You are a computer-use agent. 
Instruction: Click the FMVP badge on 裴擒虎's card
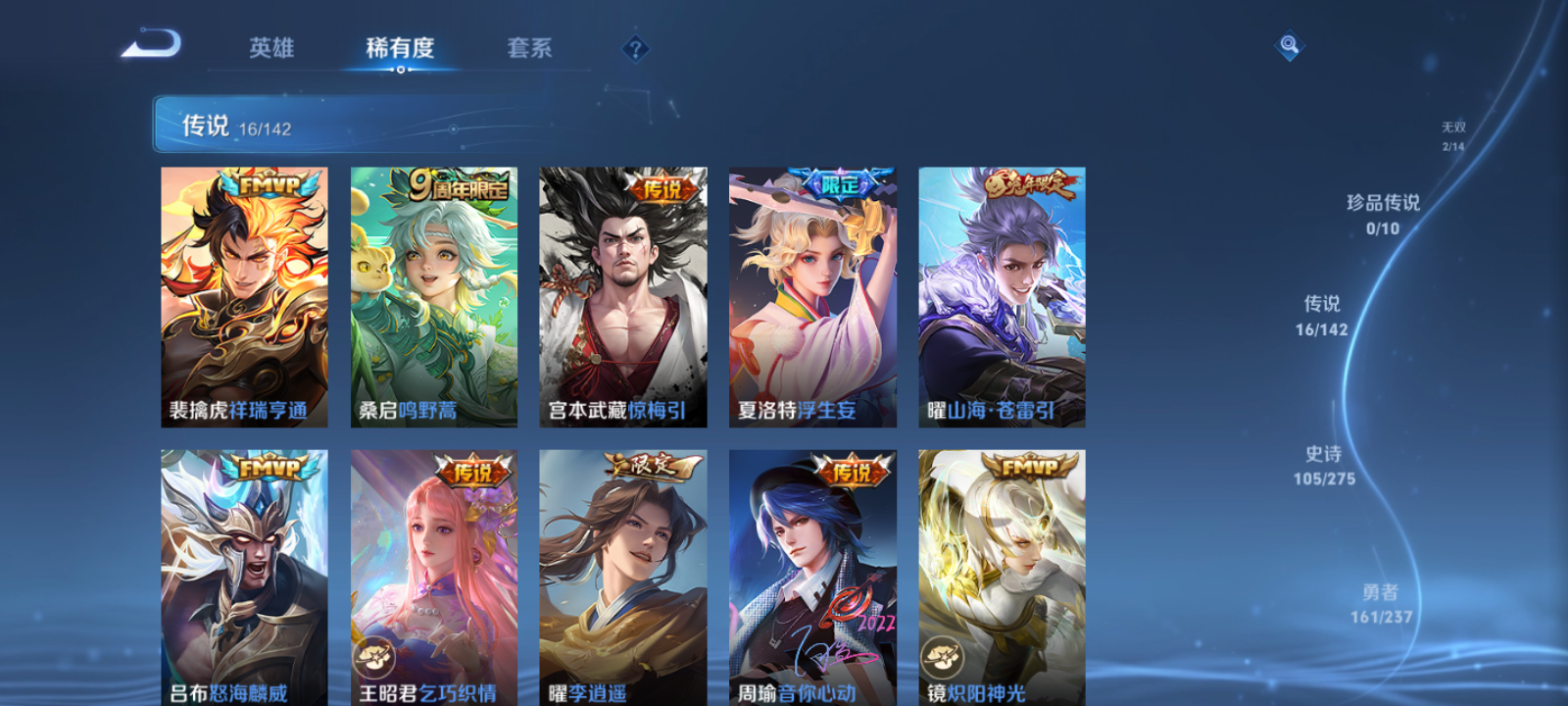(x=268, y=183)
